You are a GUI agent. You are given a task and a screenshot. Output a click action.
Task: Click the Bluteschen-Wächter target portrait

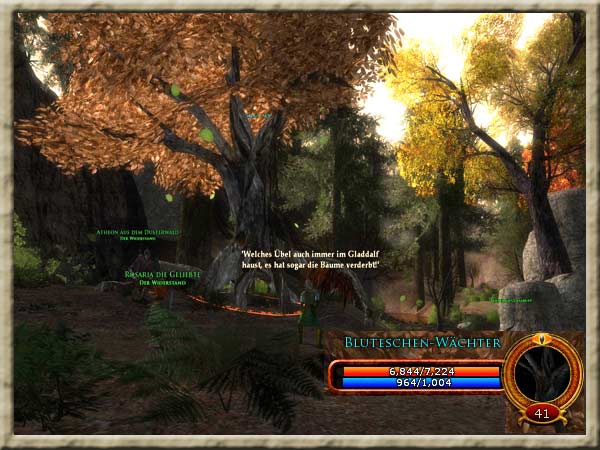543,374
